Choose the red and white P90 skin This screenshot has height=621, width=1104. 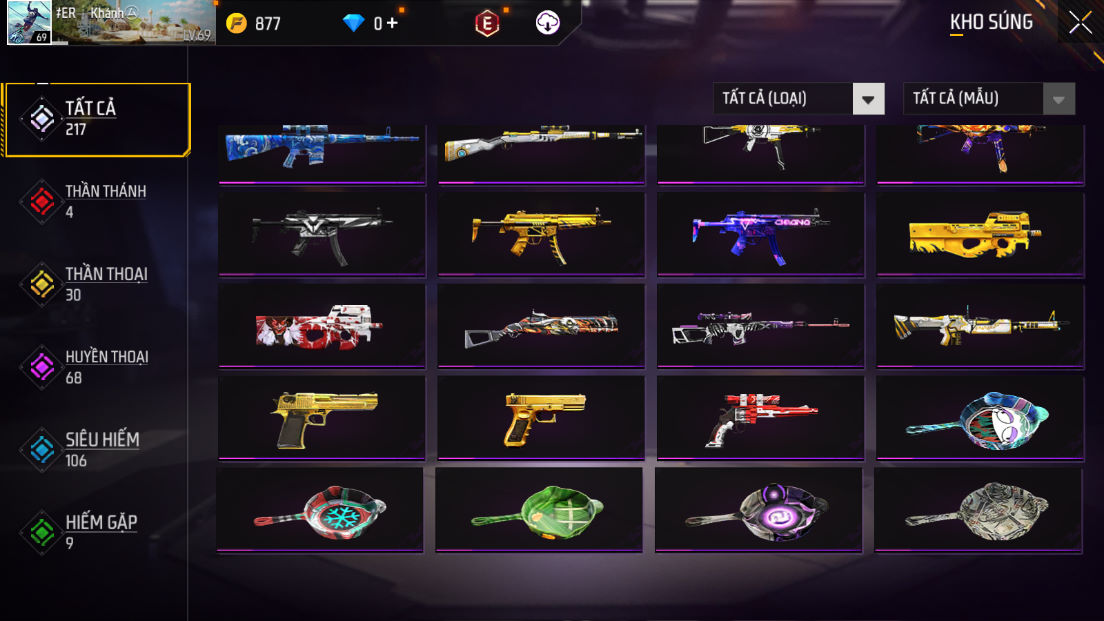pyautogui.click(x=321, y=325)
